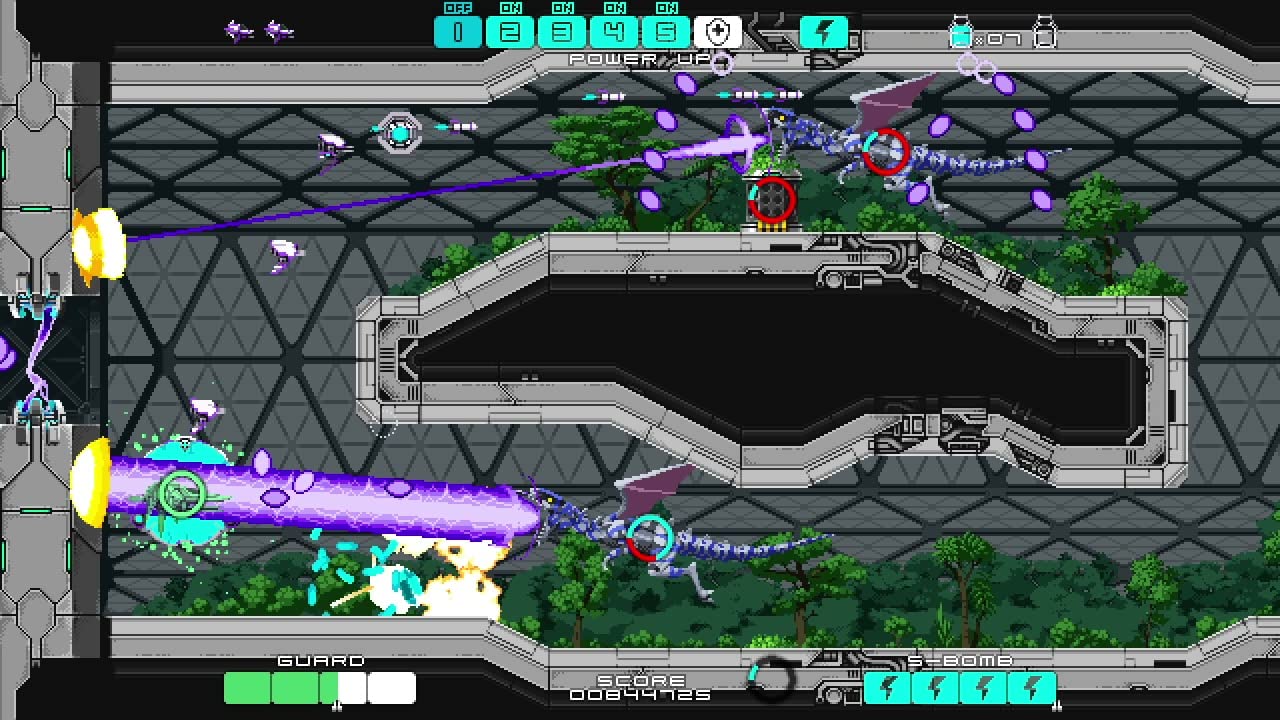Click the lightning bolt icon at top right
Screen dimensions: 1280x720
(x=822, y=31)
